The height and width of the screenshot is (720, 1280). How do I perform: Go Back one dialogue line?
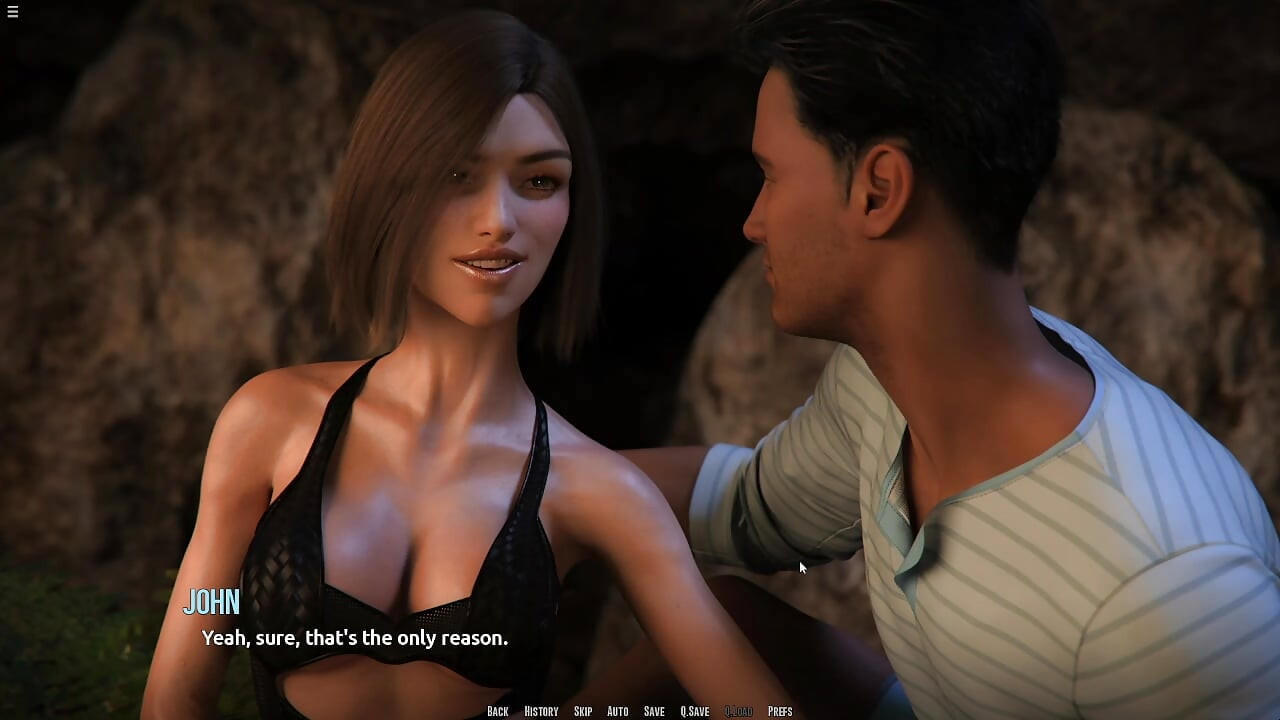pyautogui.click(x=497, y=711)
